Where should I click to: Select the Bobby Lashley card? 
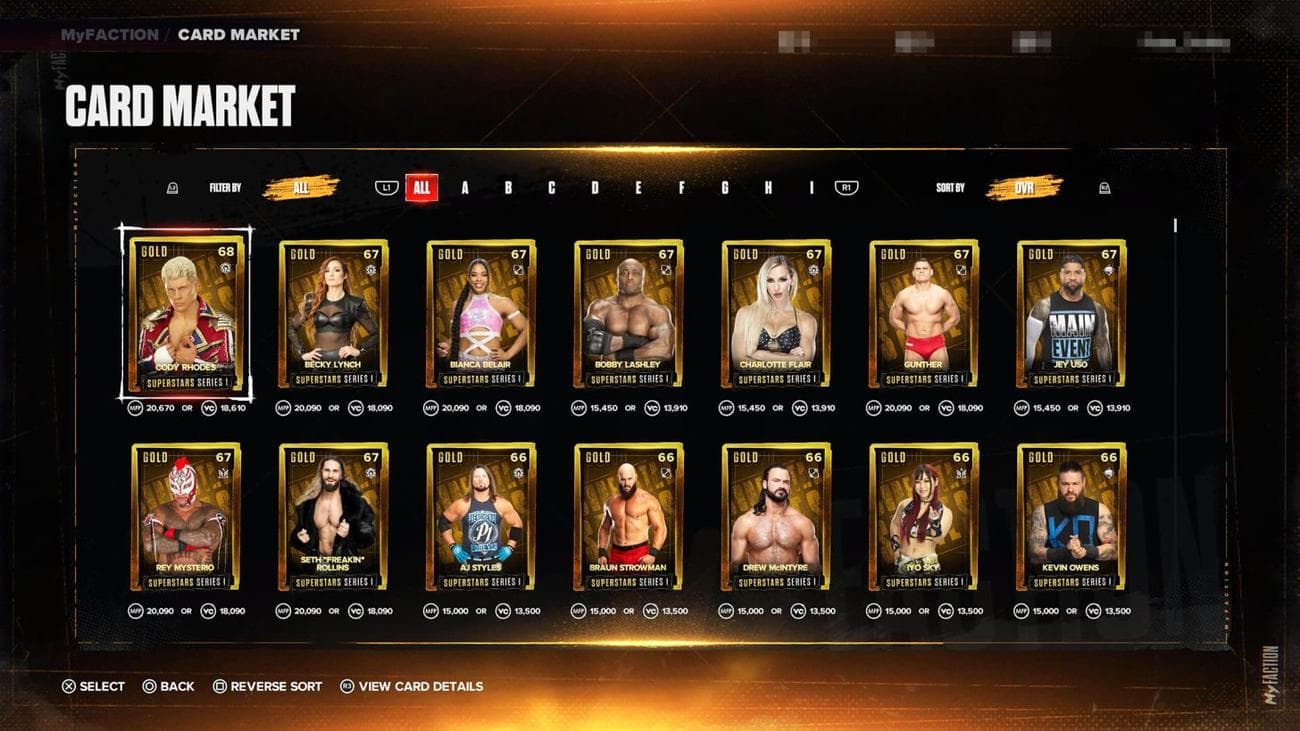(x=629, y=313)
